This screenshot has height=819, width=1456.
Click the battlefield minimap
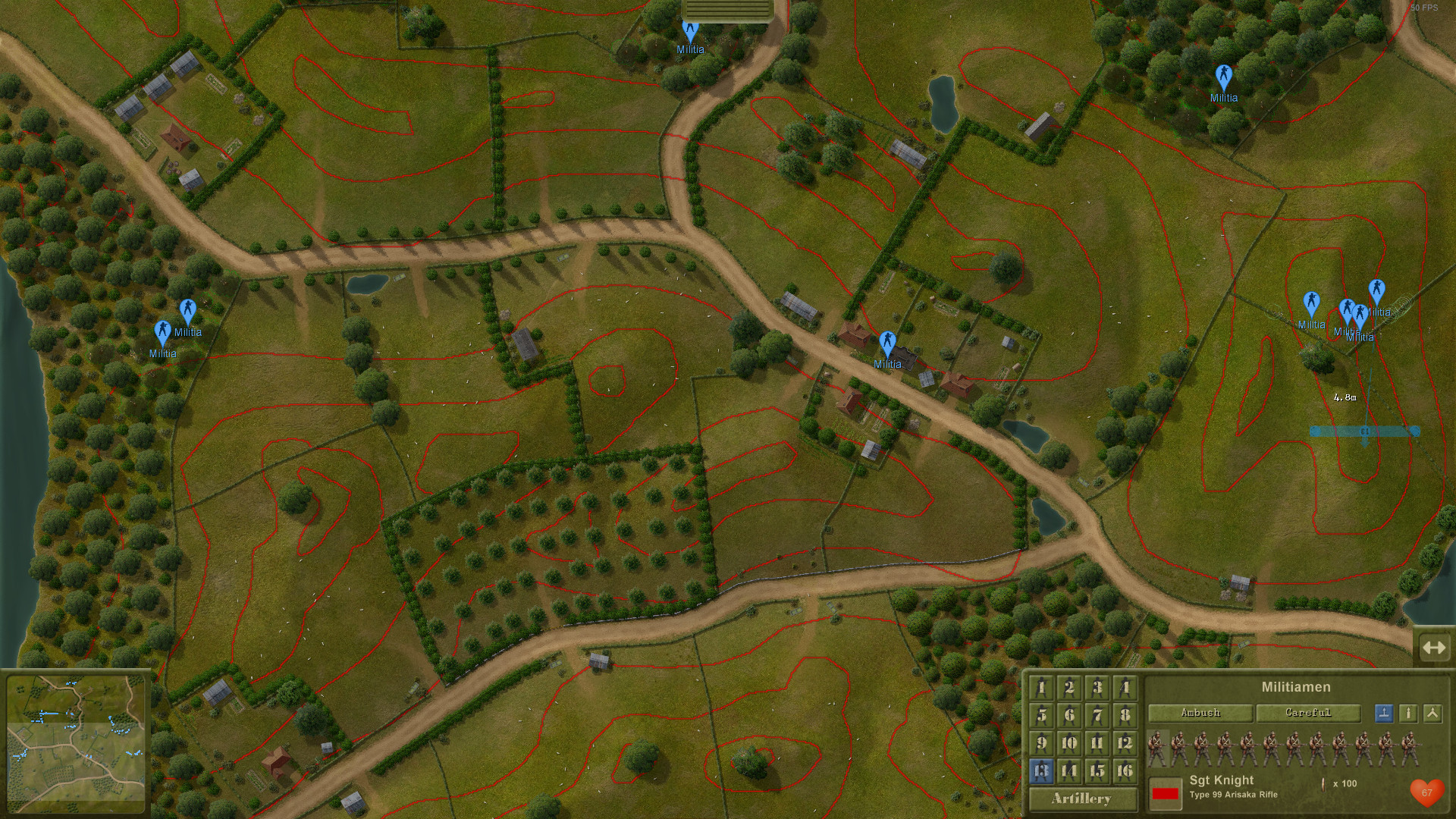pyautogui.click(x=76, y=743)
